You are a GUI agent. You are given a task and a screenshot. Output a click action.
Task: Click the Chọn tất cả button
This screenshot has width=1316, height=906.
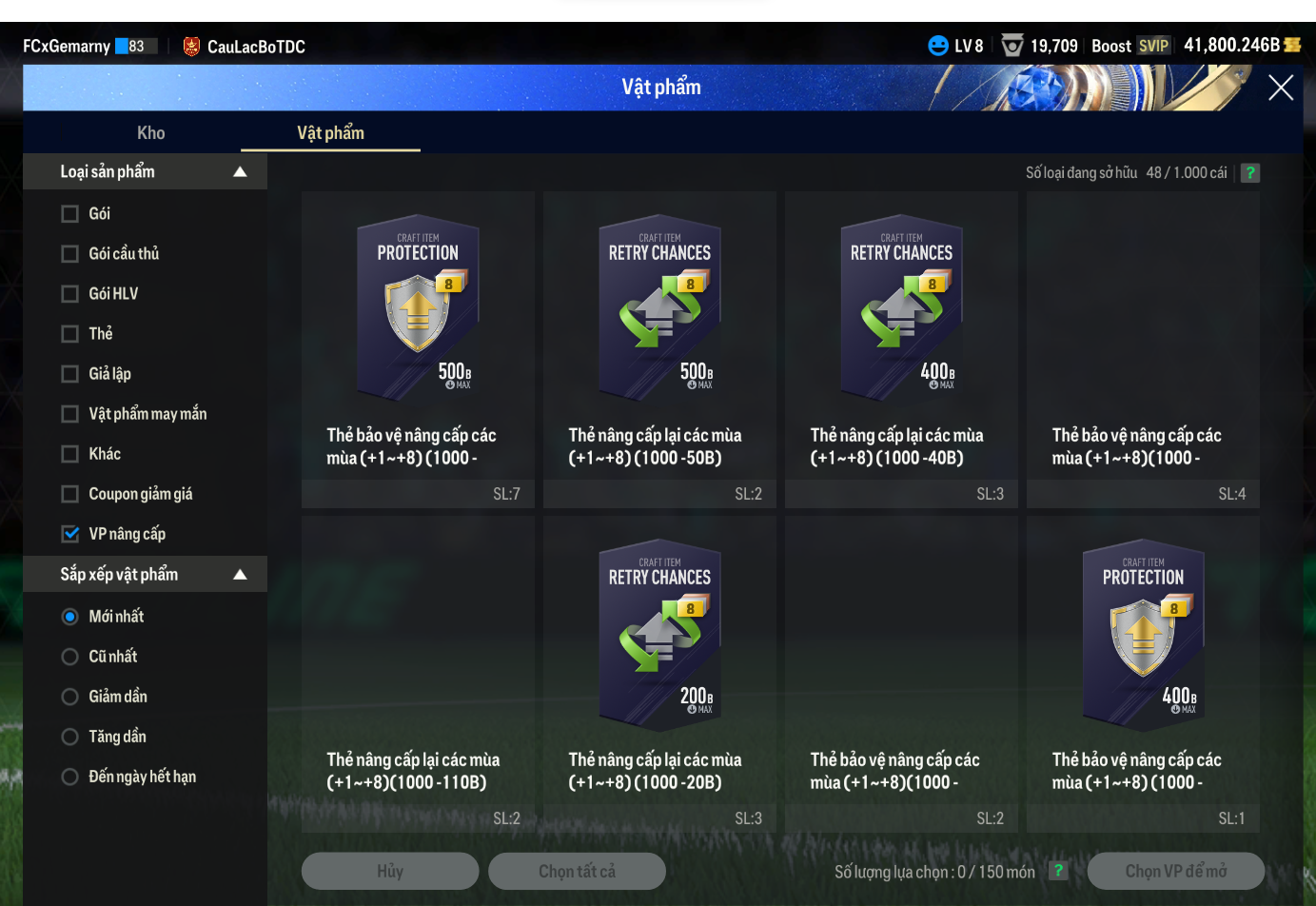(x=577, y=872)
